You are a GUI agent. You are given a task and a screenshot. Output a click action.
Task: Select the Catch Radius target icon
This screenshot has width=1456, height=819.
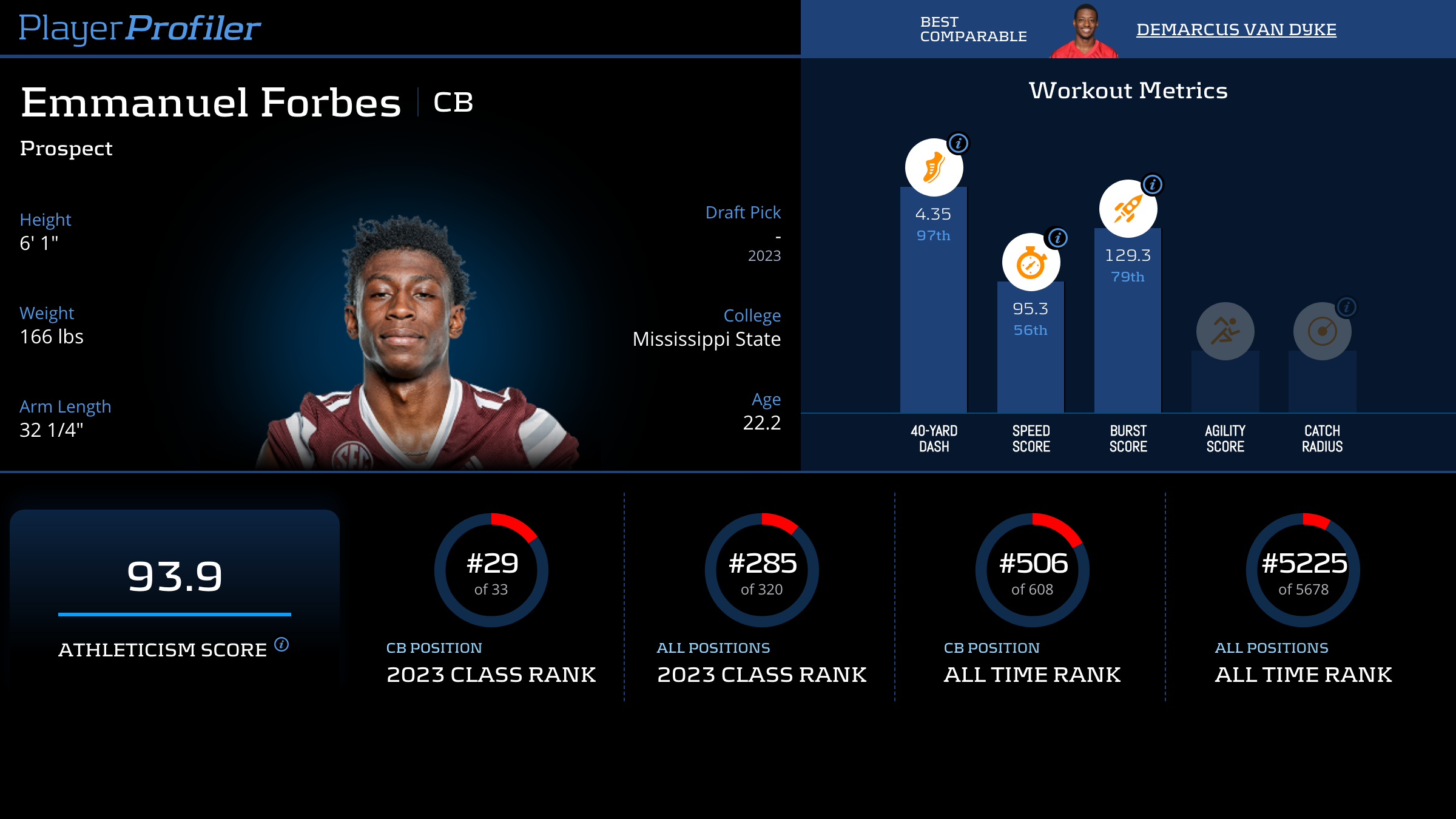tap(1322, 331)
